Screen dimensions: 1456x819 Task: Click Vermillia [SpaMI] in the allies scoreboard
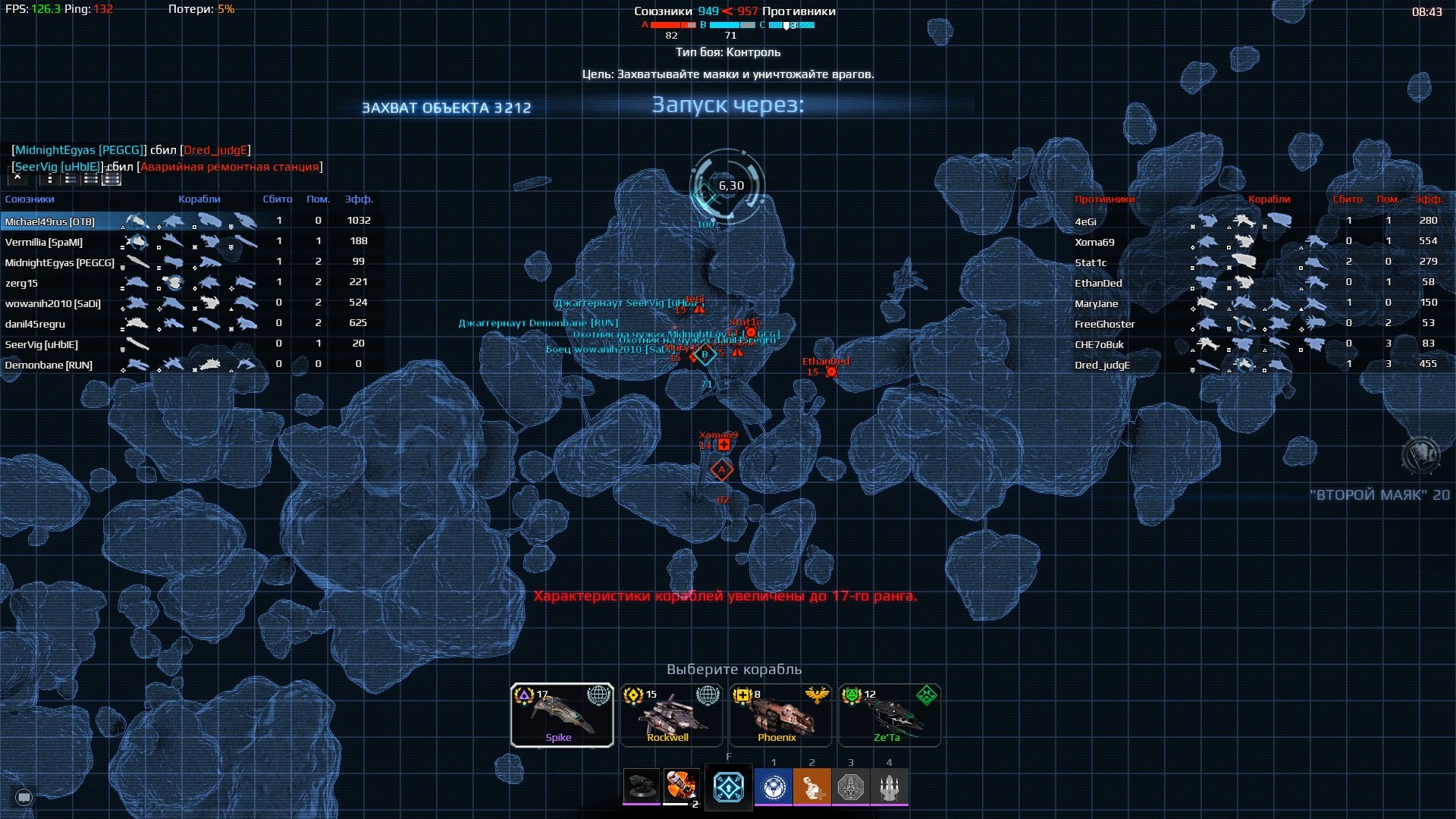point(44,242)
